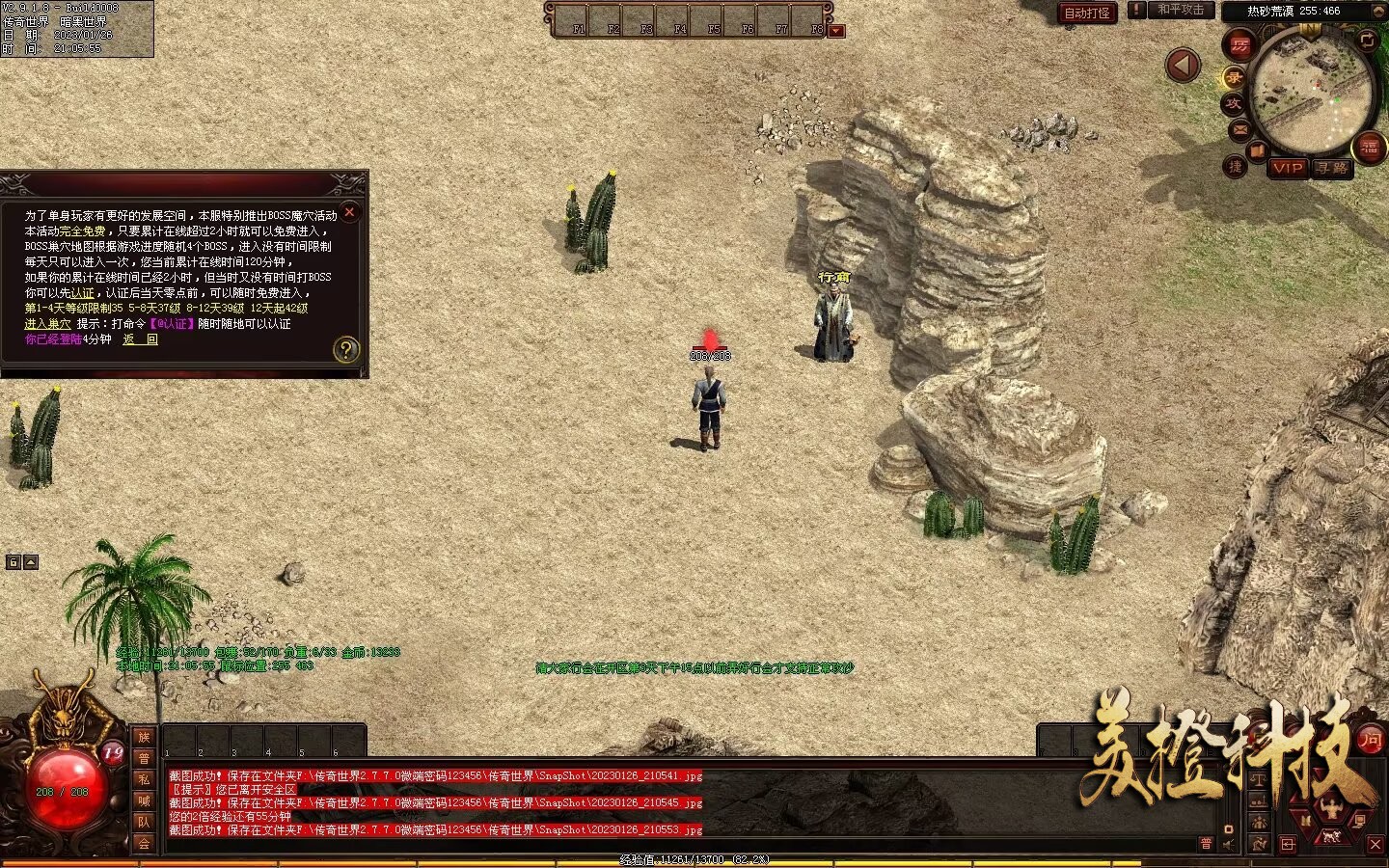
Task: Click the 认证 link in the dialog text
Action: 83,293
